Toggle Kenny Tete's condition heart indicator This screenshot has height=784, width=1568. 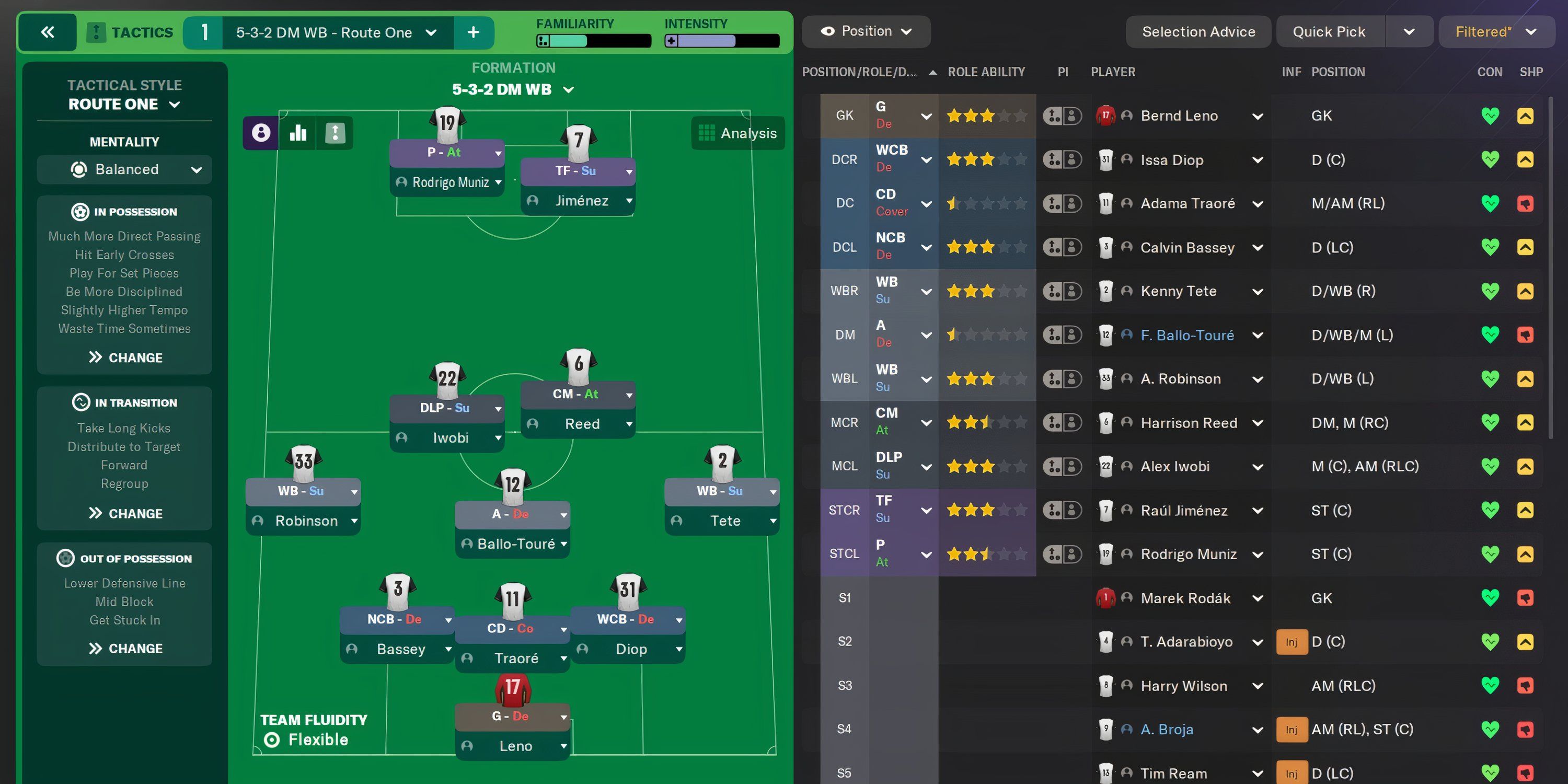[x=1490, y=291]
